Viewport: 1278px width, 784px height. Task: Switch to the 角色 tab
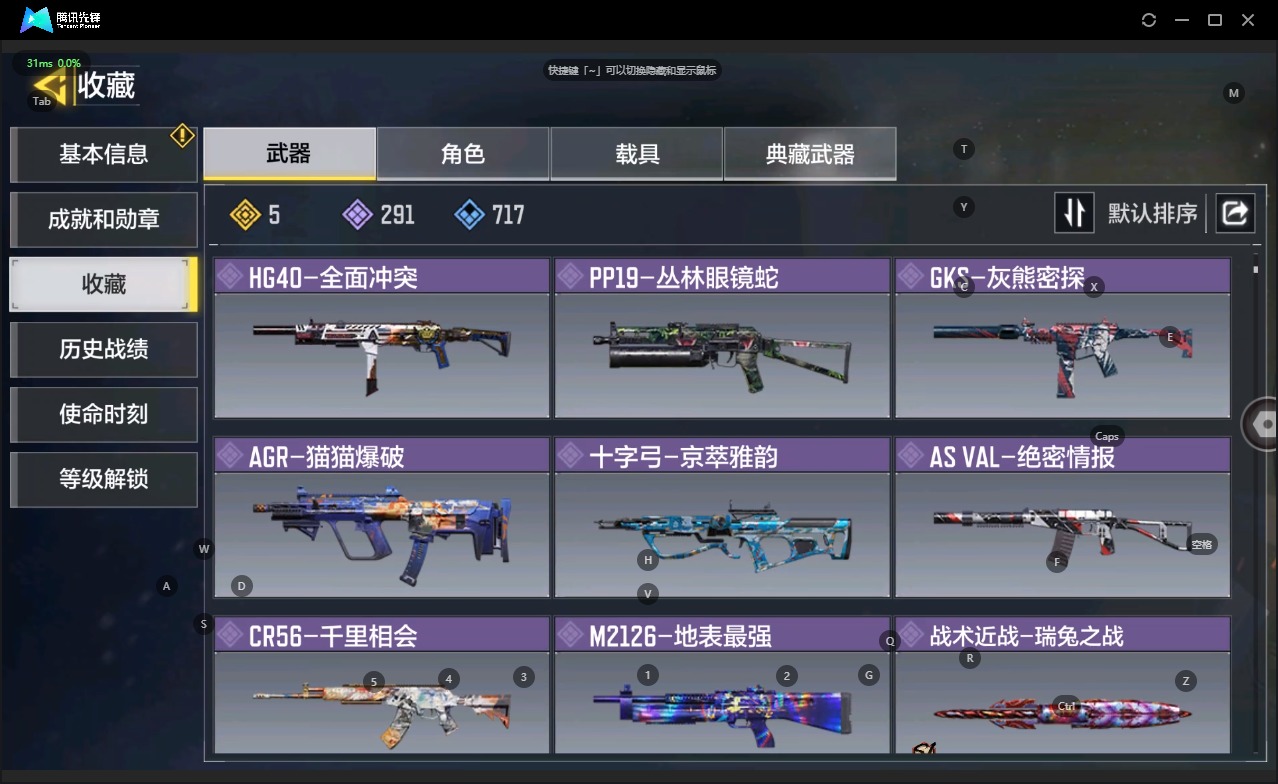pyautogui.click(x=463, y=153)
